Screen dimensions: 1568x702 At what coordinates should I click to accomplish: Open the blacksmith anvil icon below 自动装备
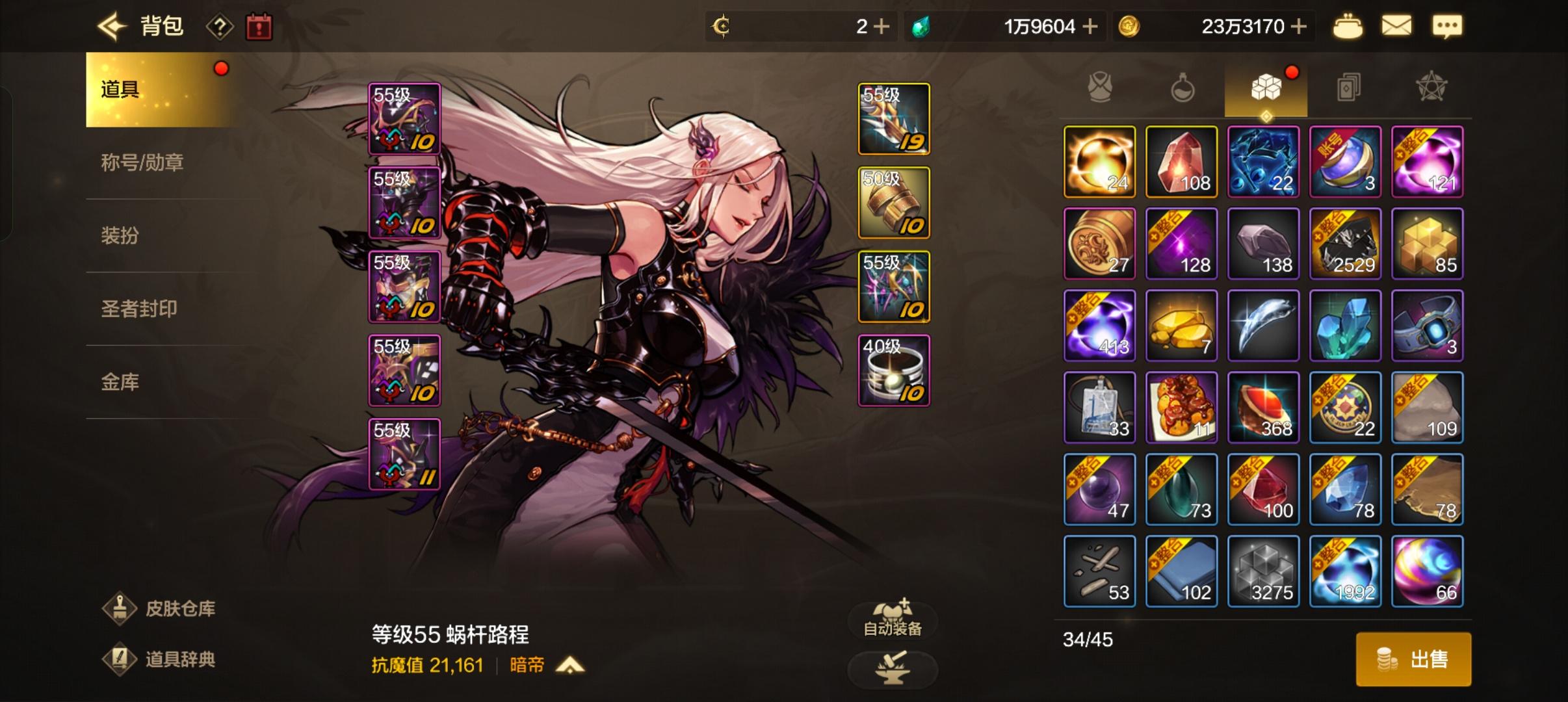click(893, 668)
